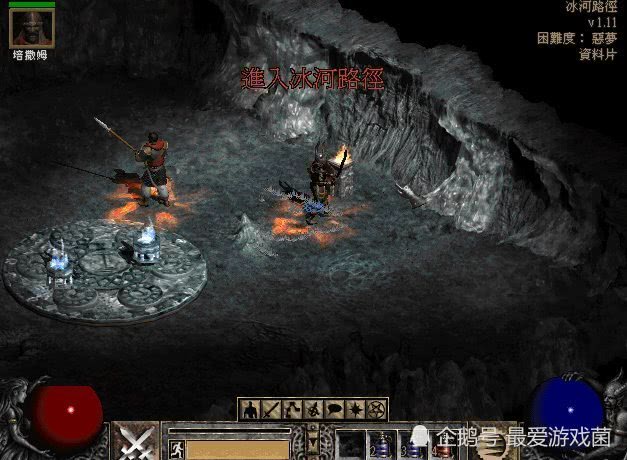
Task: Open the party screen icon
Action: [x=314, y=409]
